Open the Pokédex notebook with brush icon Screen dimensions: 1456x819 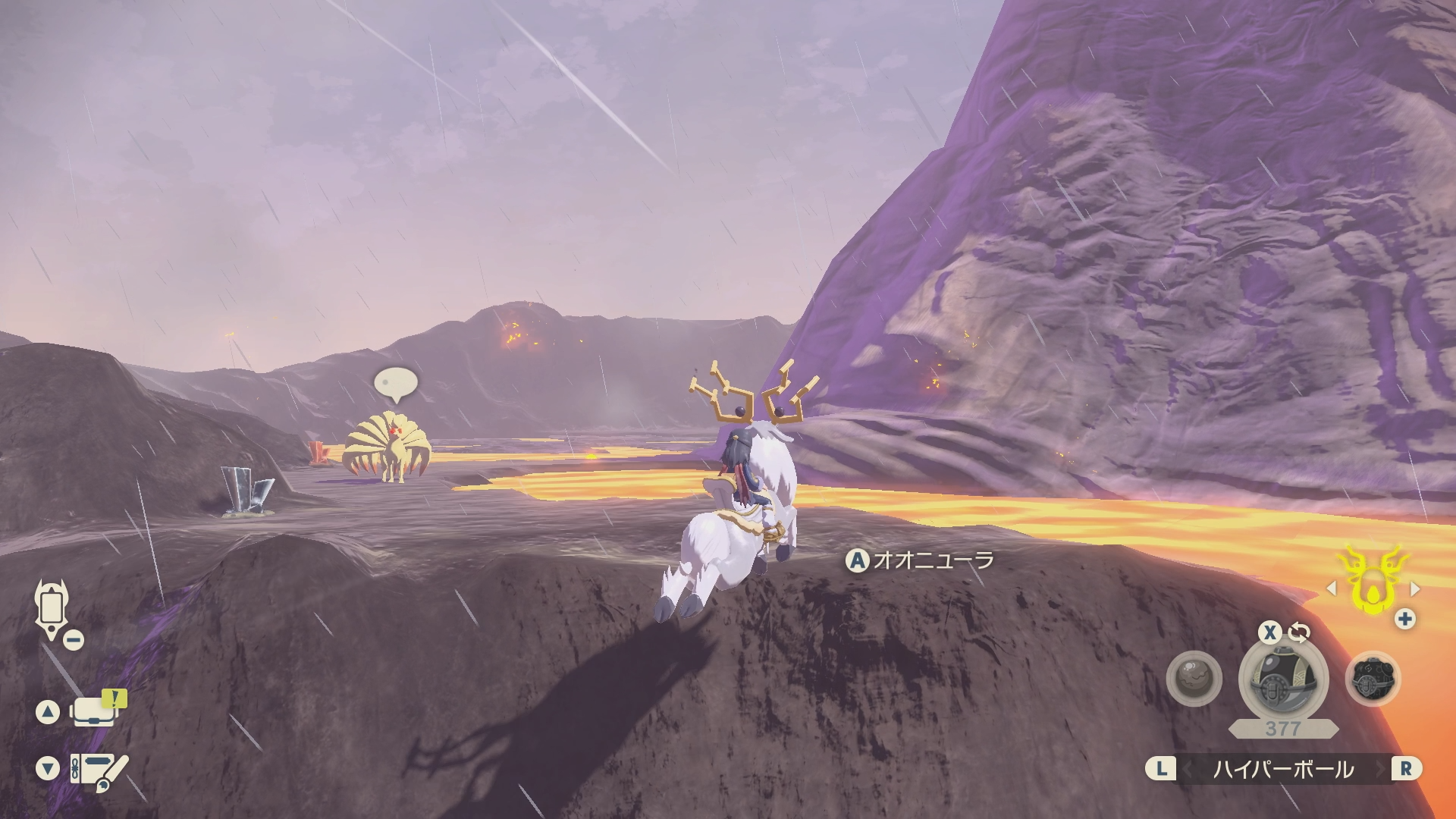point(99,770)
